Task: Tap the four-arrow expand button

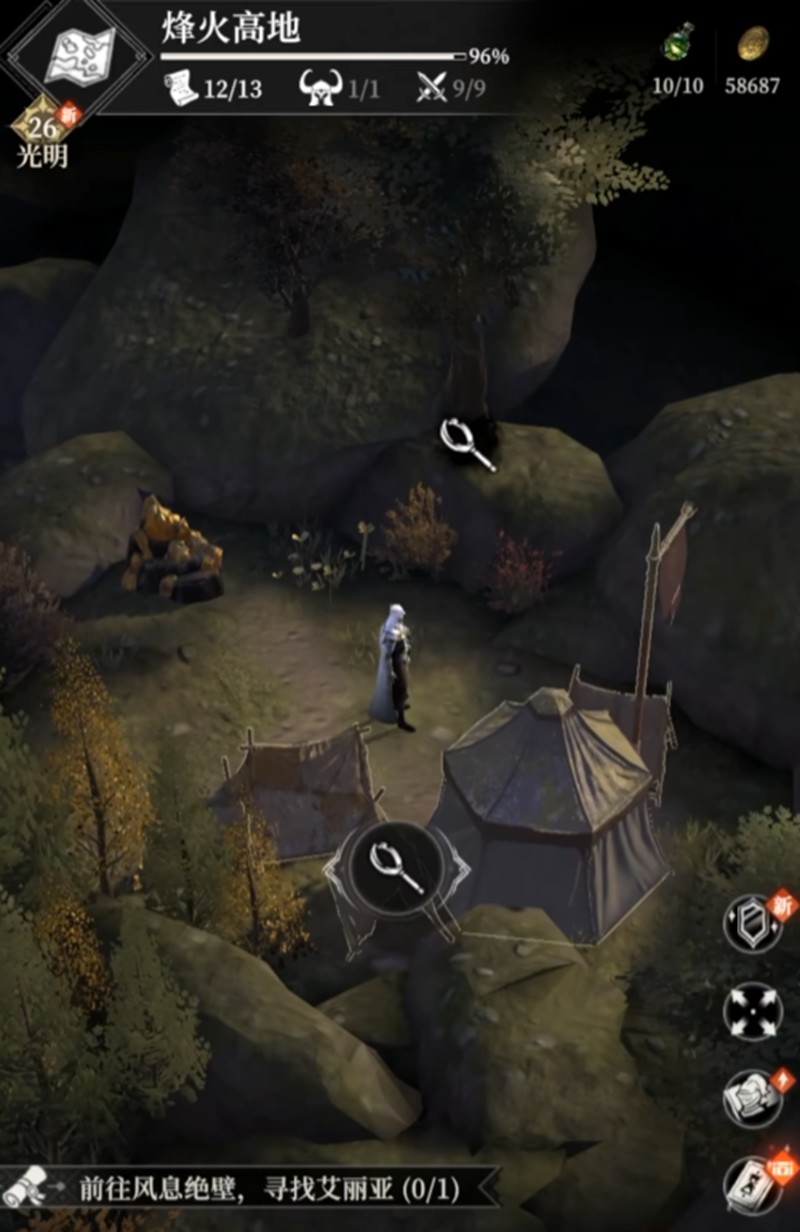Action: click(x=752, y=1012)
